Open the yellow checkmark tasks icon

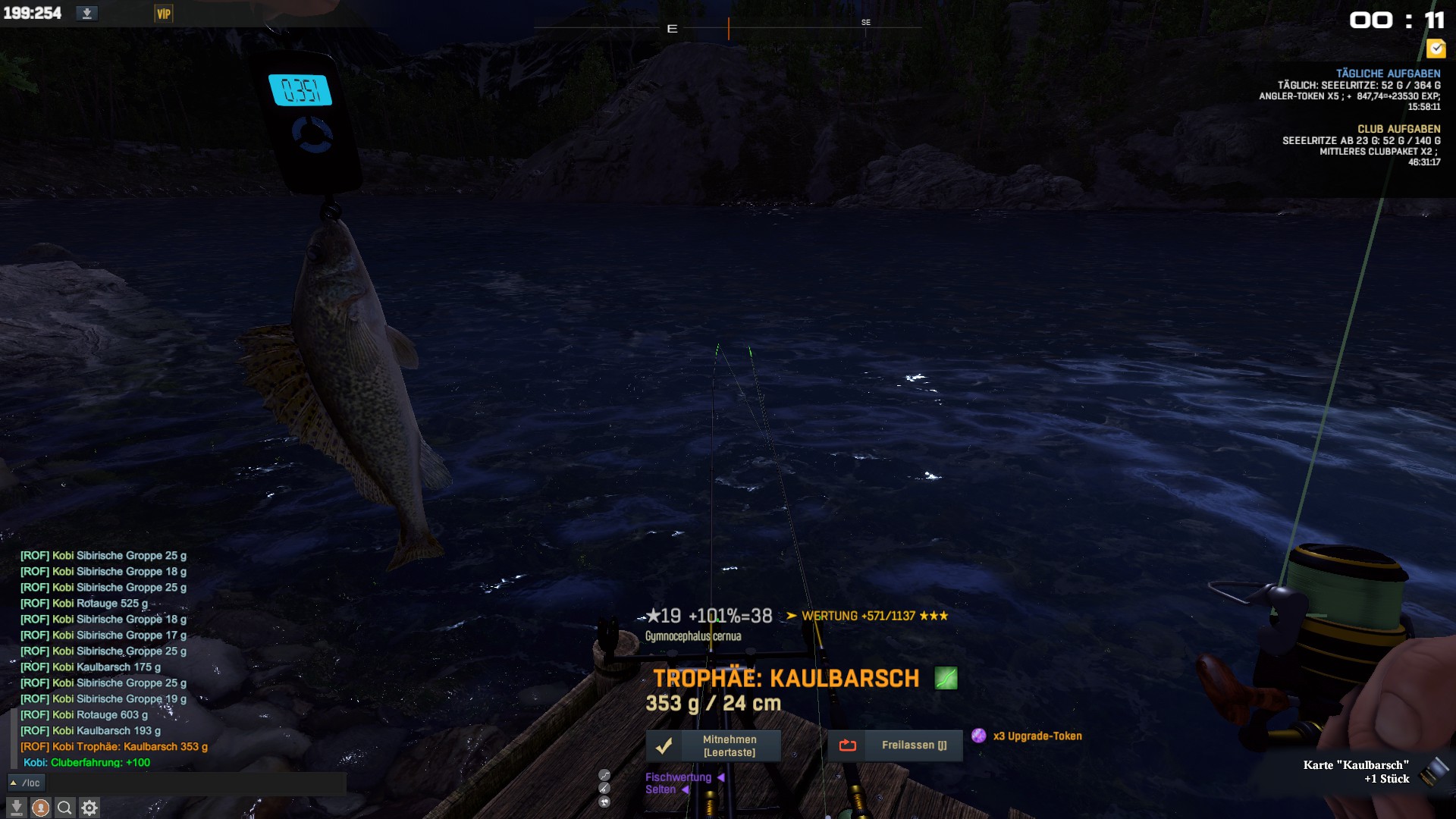pyautogui.click(x=1436, y=49)
